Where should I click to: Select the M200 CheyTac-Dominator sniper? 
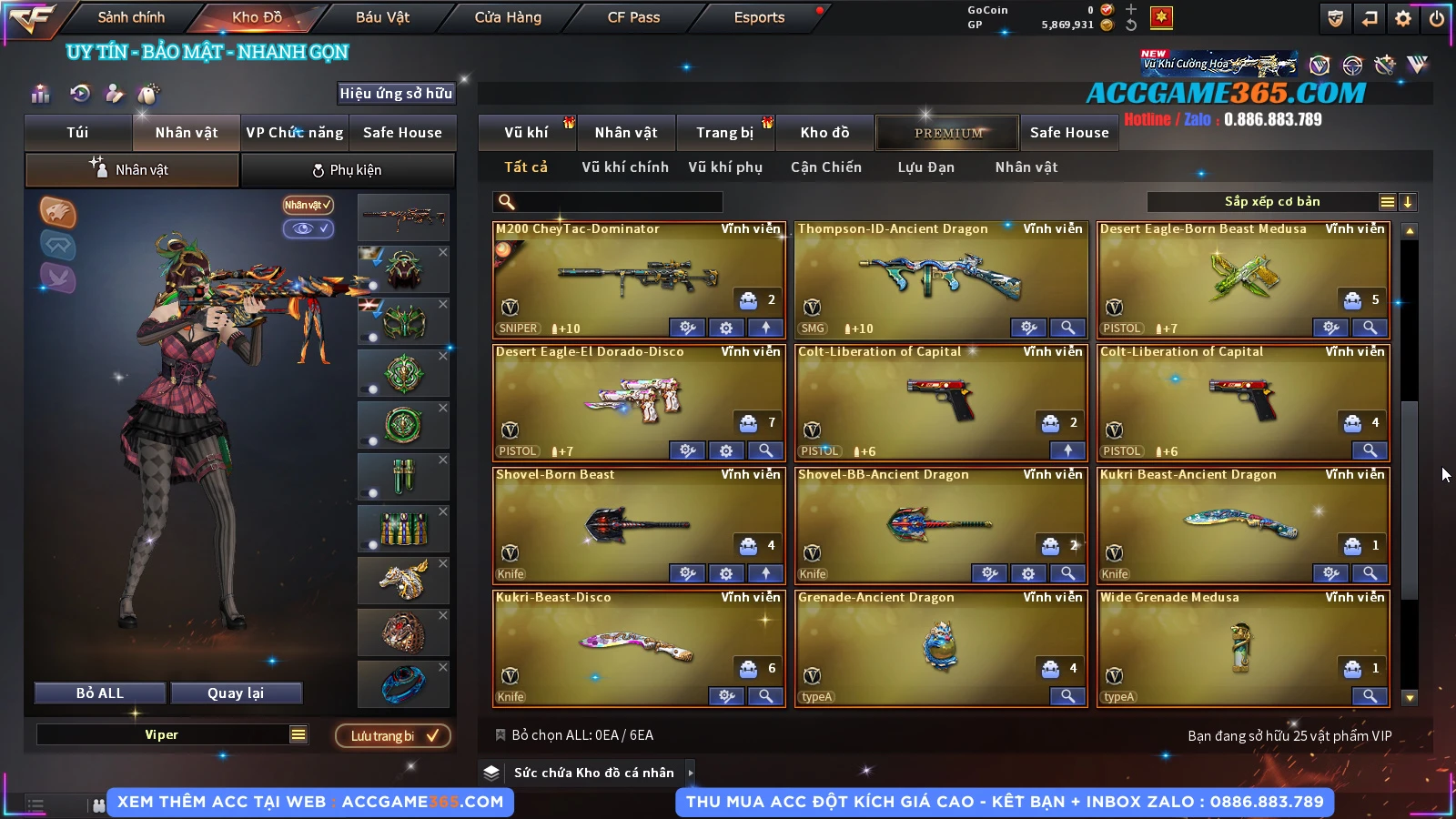pos(639,278)
